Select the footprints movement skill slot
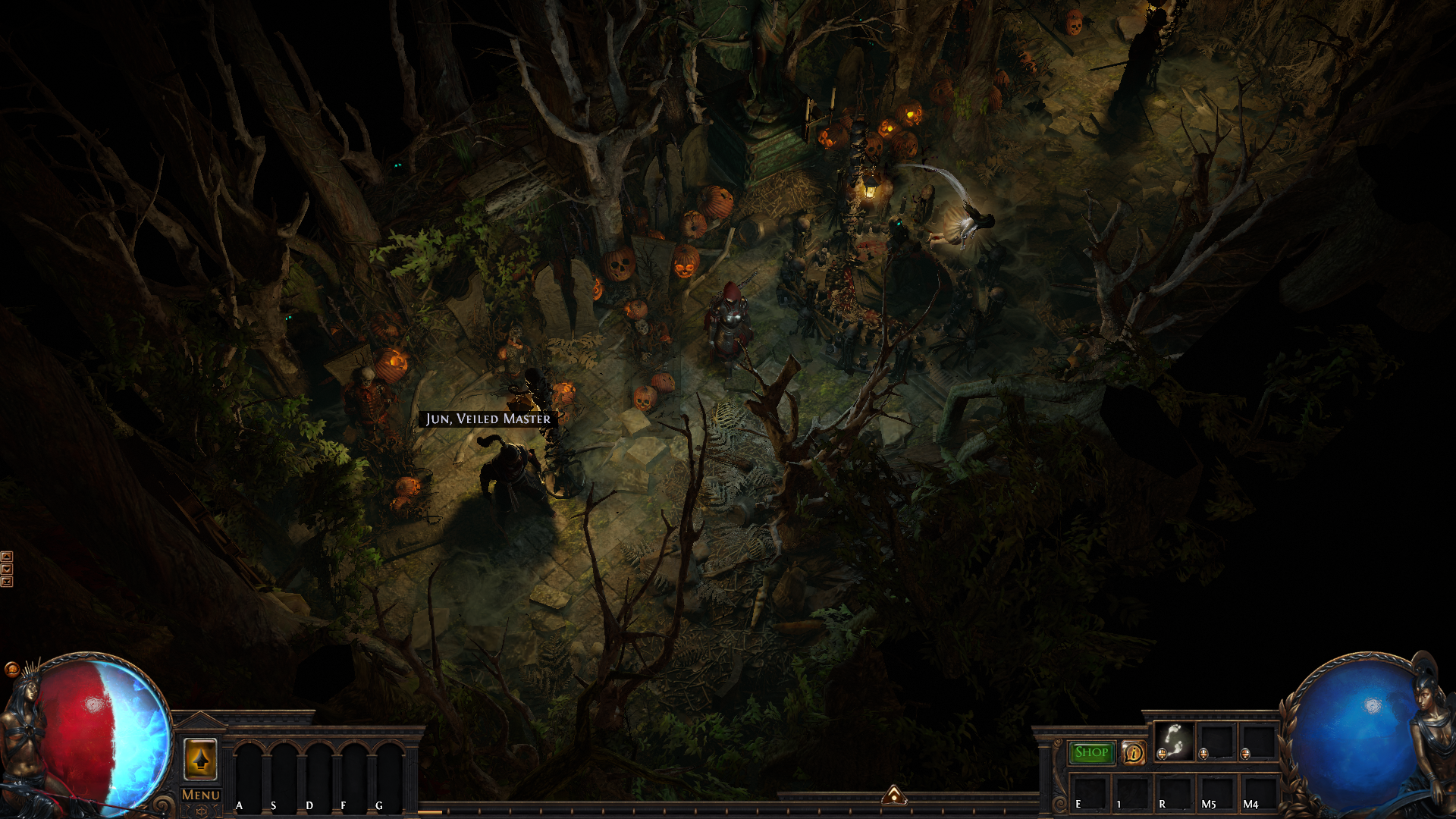This screenshot has width=1456, height=819. click(1173, 740)
